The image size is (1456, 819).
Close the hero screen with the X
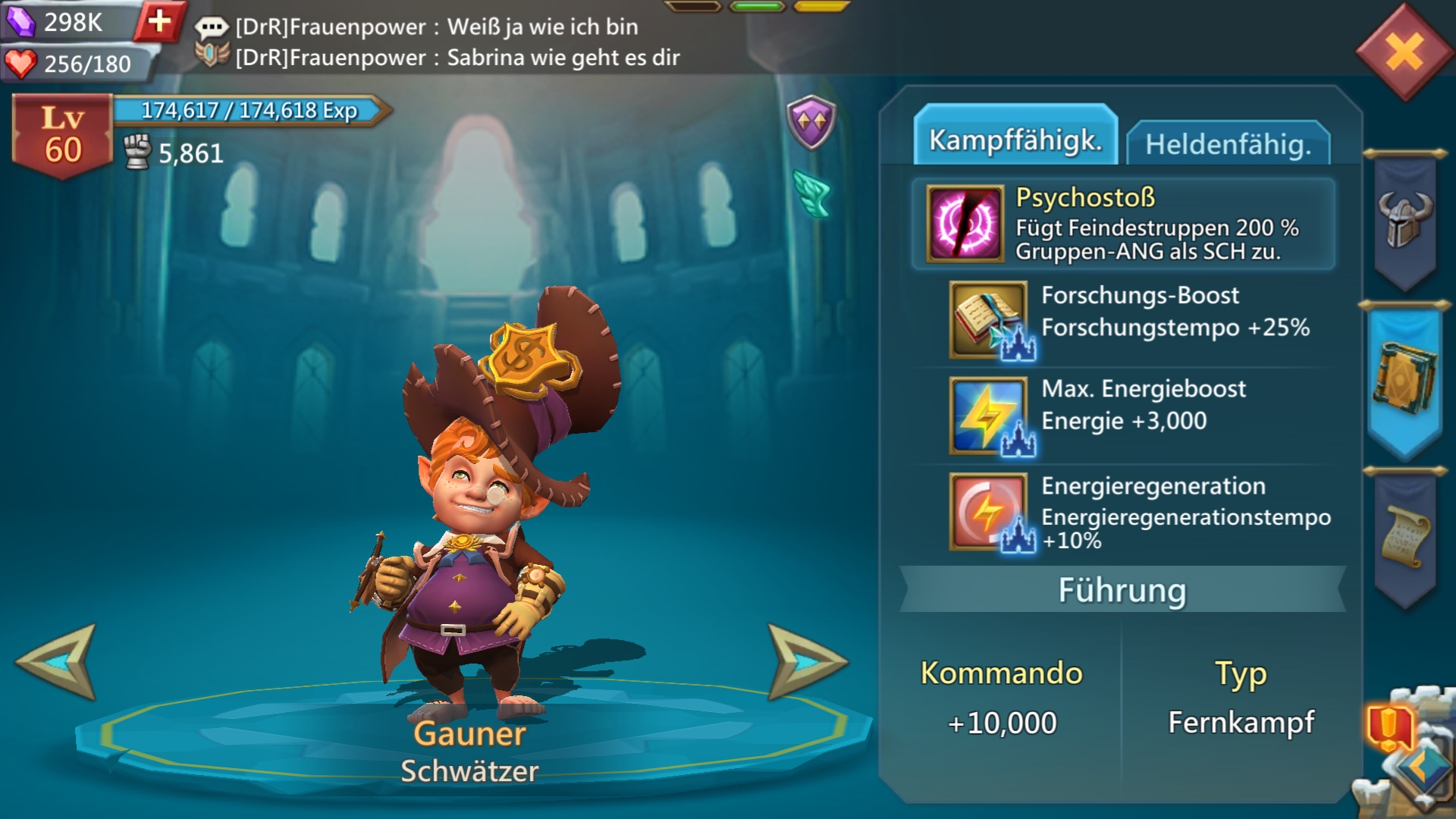(x=1404, y=52)
